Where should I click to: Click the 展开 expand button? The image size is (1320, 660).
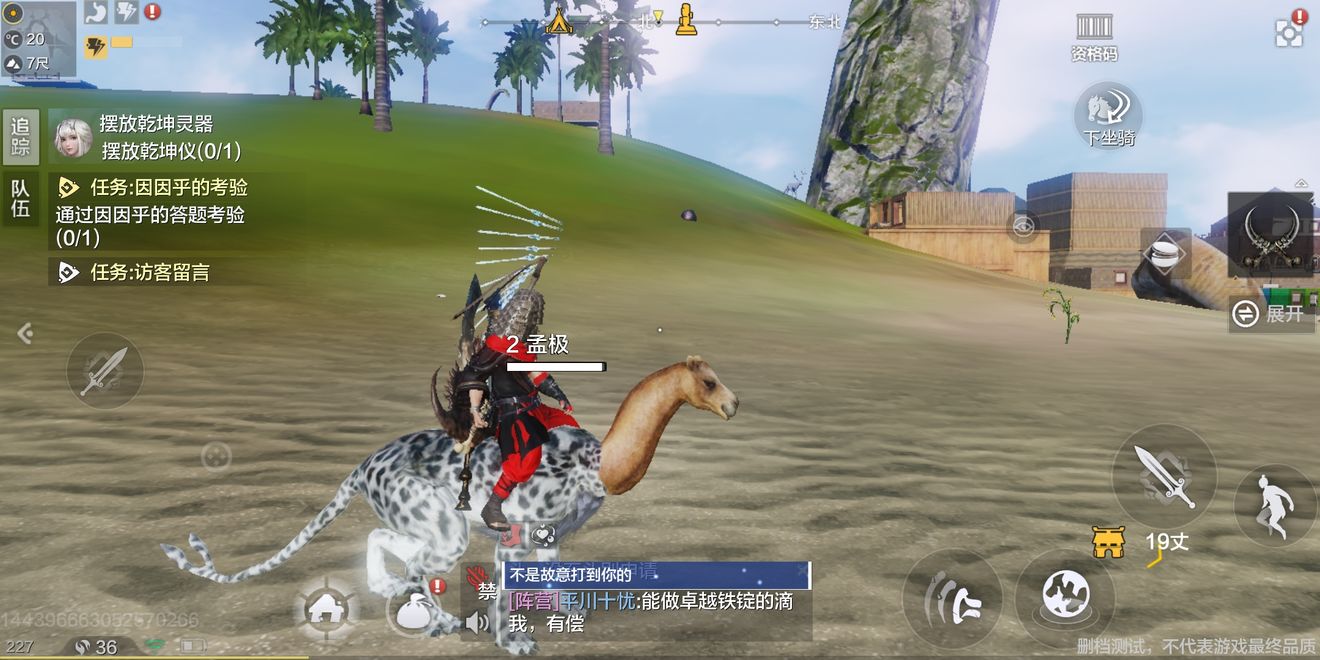(x=1271, y=314)
